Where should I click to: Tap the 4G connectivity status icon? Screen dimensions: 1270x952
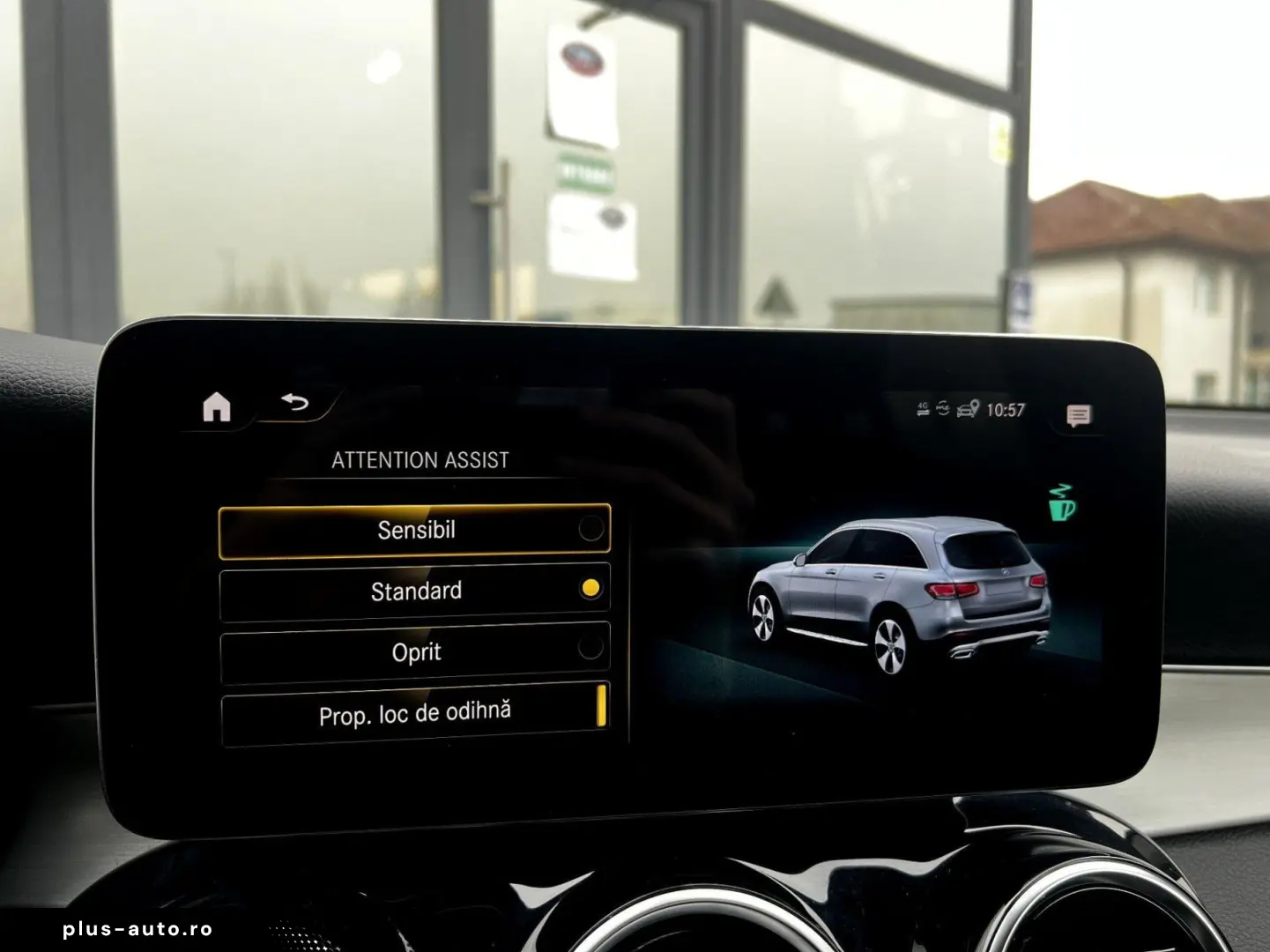tap(923, 408)
